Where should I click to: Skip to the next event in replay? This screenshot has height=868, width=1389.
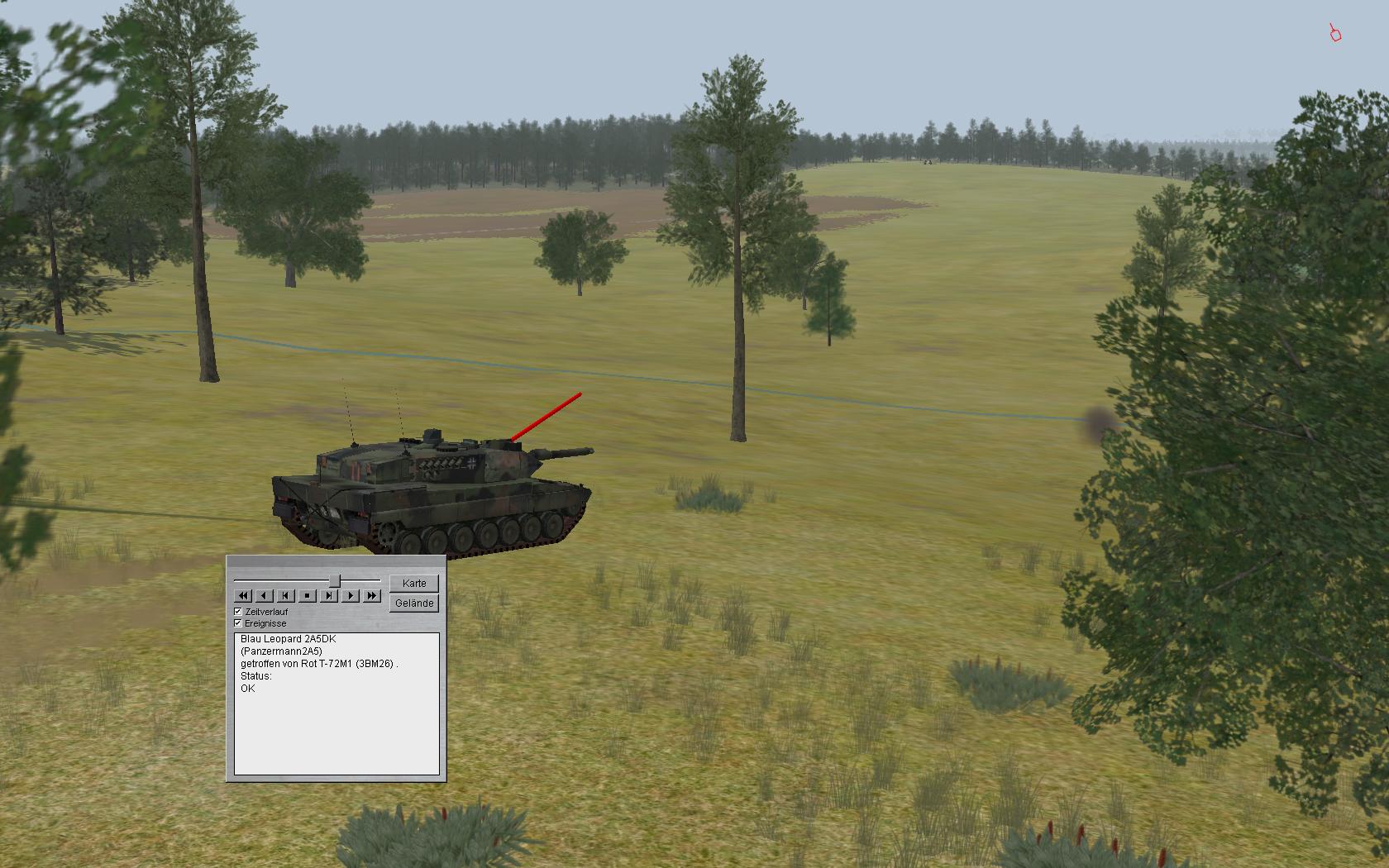pyautogui.click(x=329, y=595)
